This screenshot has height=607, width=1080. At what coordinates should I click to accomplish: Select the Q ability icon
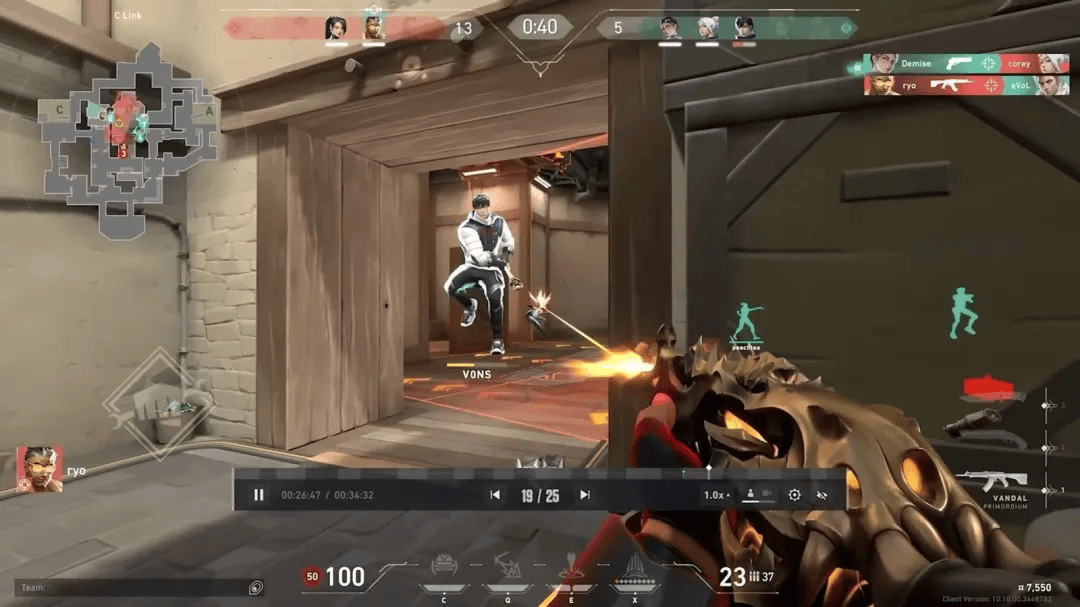(507, 570)
